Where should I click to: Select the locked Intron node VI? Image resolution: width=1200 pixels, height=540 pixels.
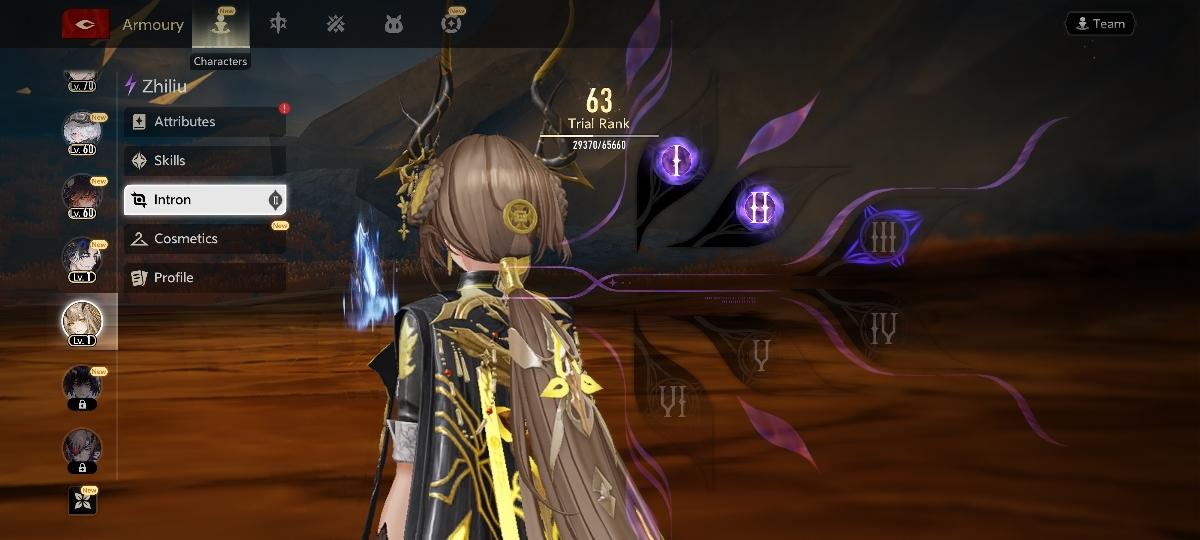(x=673, y=401)
